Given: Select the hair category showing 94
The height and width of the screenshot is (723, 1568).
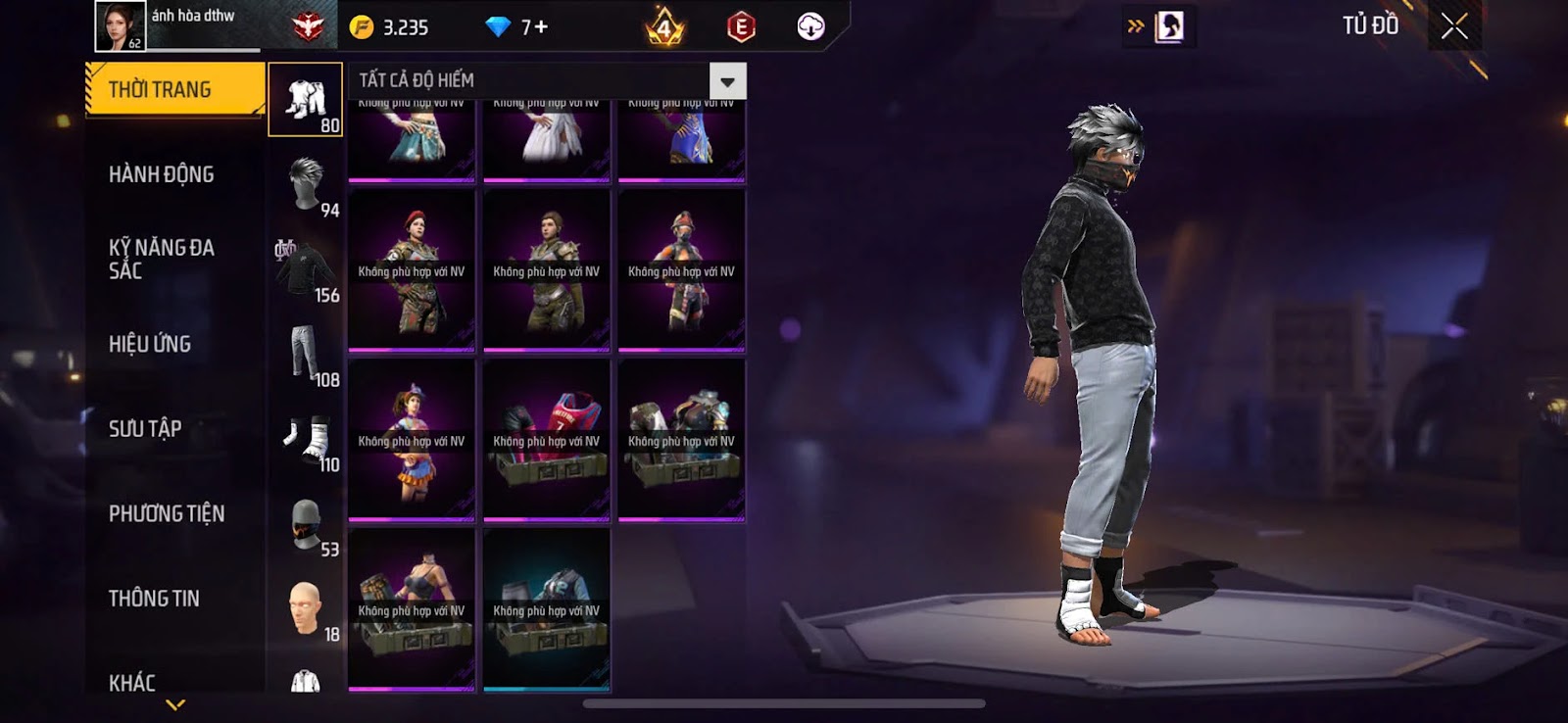Looking at the screenshot, I should [306, 185].
